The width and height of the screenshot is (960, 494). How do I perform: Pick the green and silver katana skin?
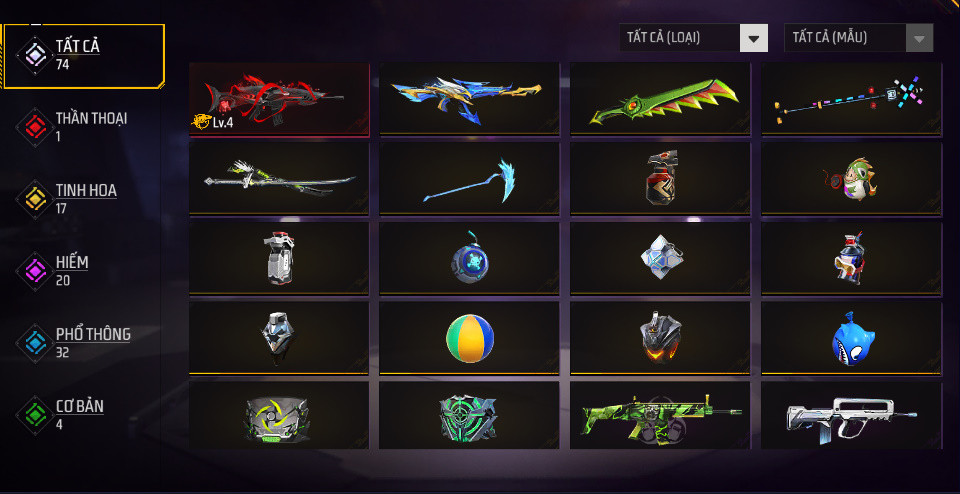click(x=279, y=179)
